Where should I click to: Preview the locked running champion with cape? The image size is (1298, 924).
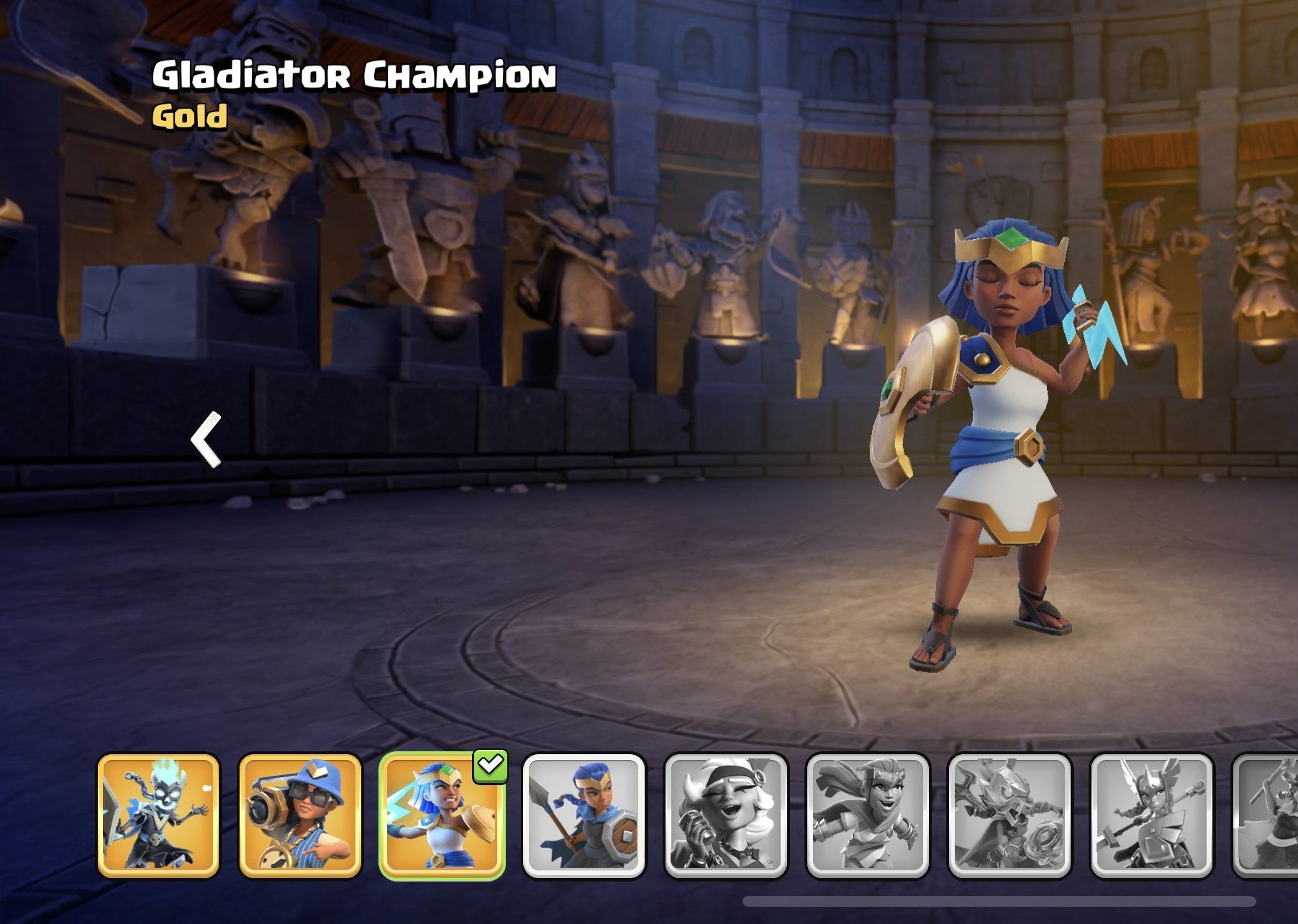(x=868, y=816)
